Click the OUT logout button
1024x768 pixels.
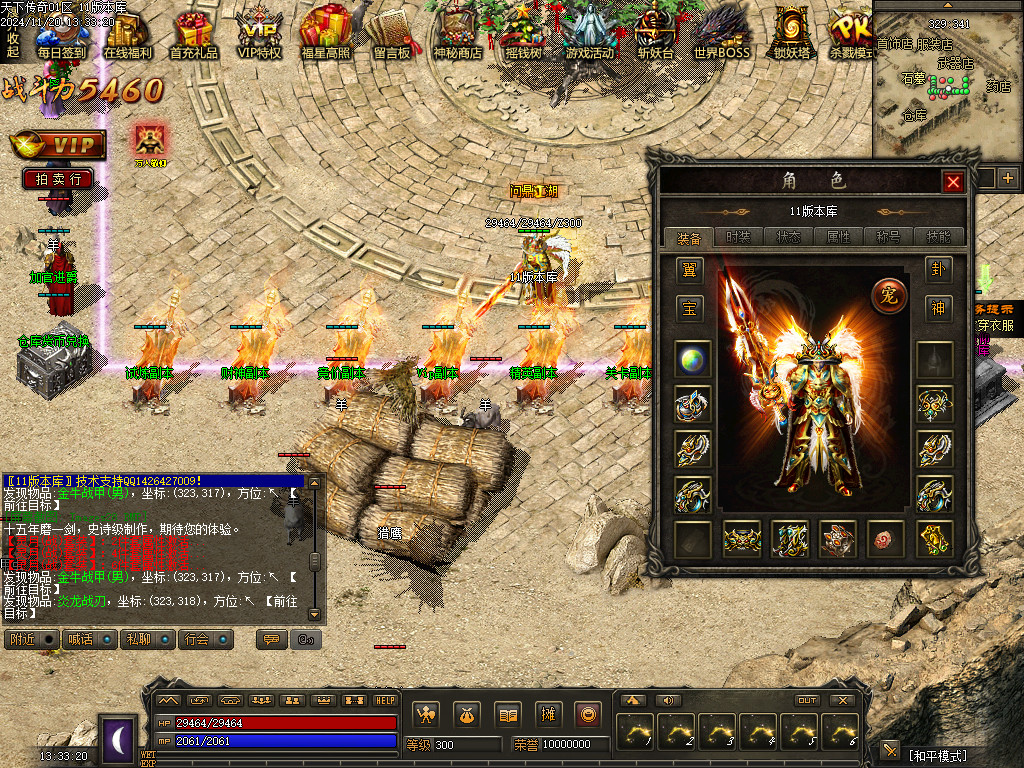pos(807,700)
